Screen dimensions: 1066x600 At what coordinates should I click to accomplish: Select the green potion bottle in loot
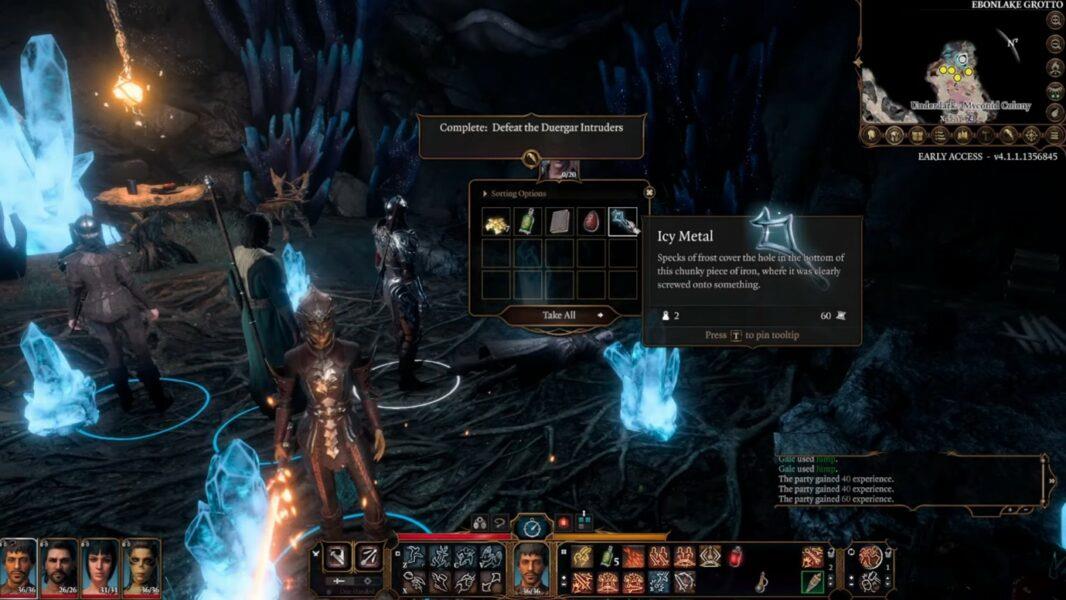[x=528, y=222]
